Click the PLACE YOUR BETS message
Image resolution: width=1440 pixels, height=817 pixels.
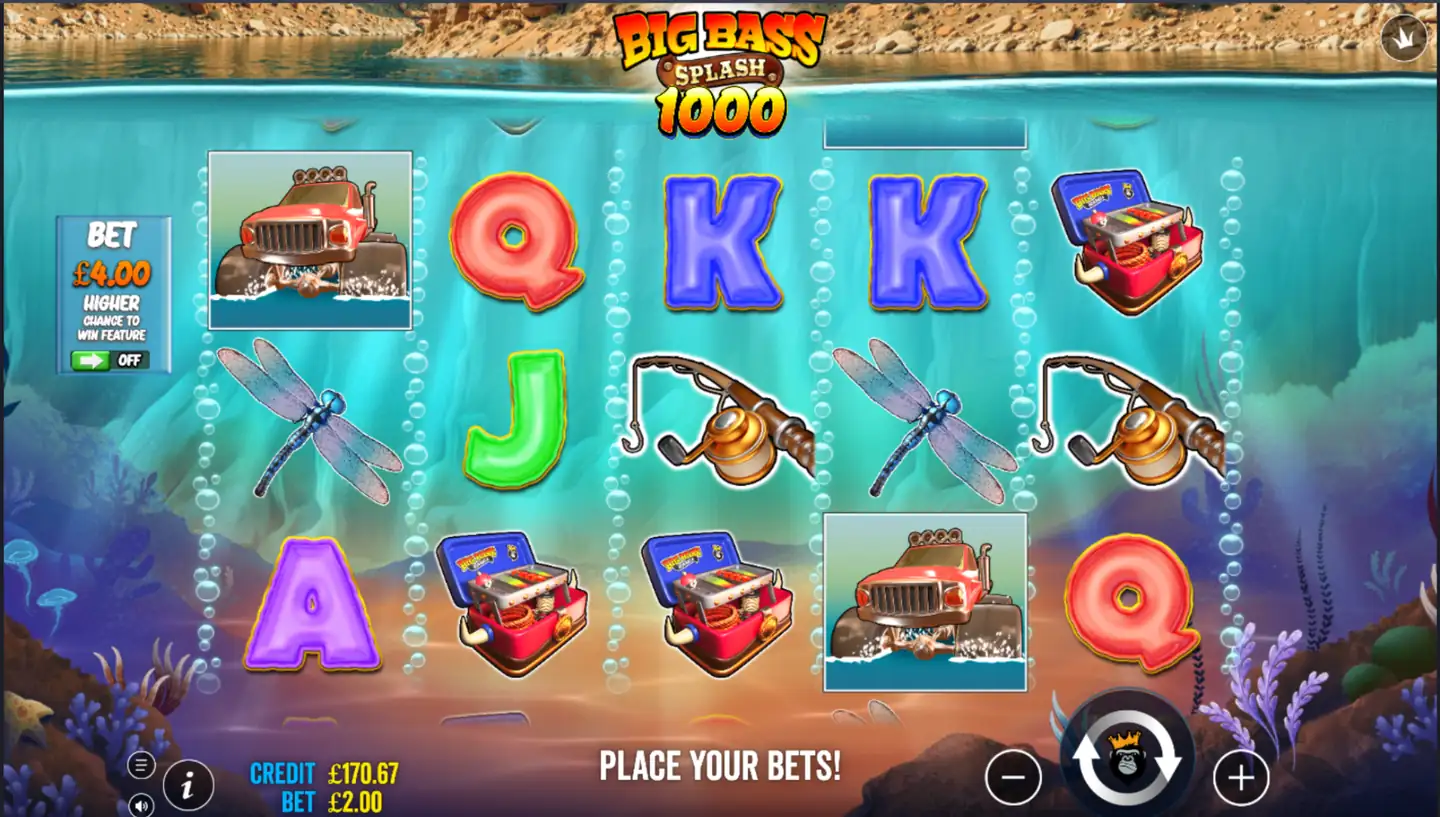720,767
